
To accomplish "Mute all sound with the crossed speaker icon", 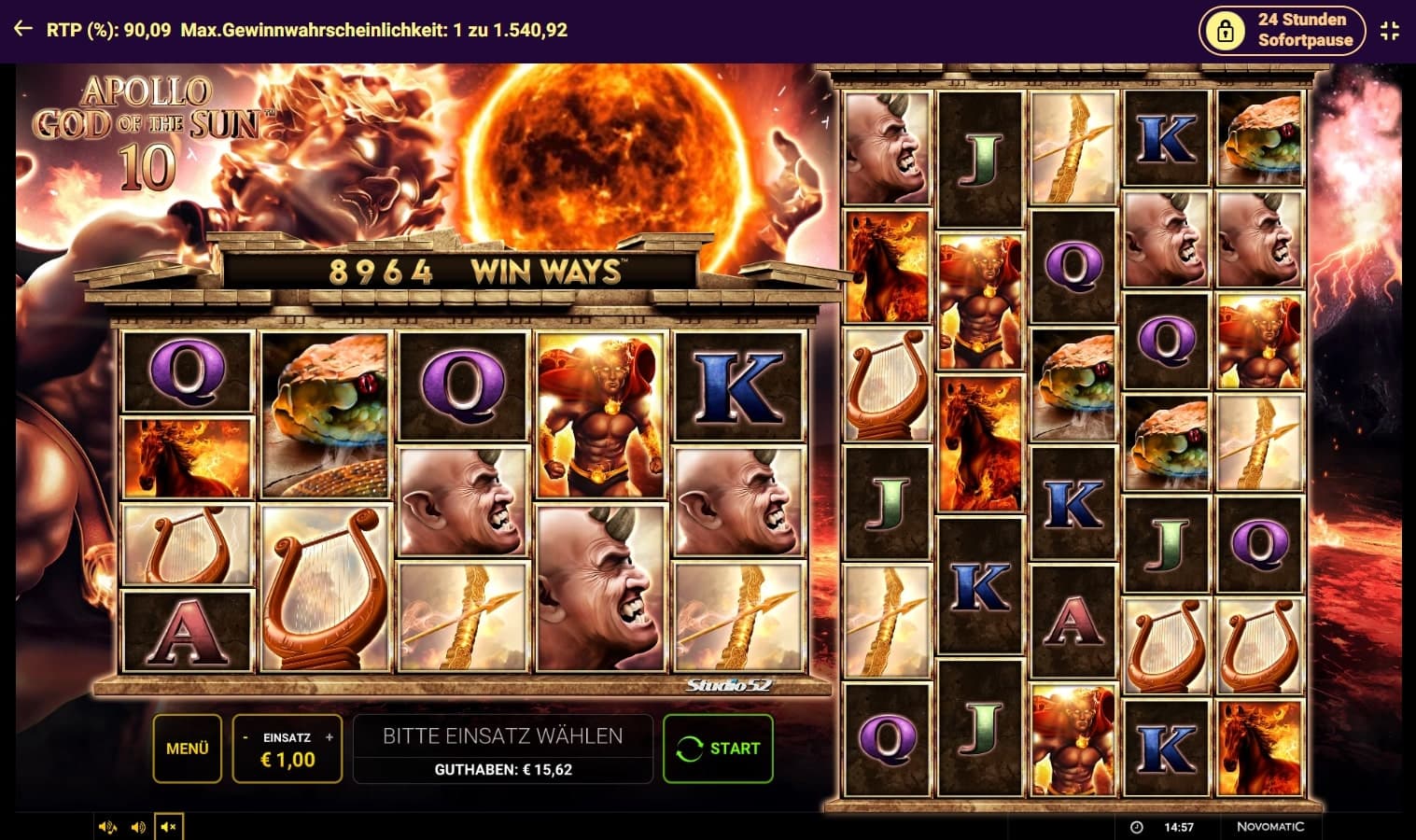I will 169,827.
